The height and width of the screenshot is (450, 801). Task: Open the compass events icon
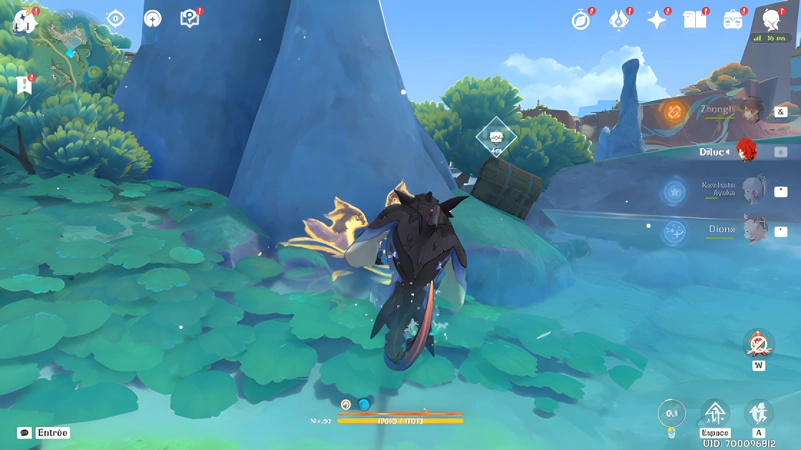[x=581, y=20]
